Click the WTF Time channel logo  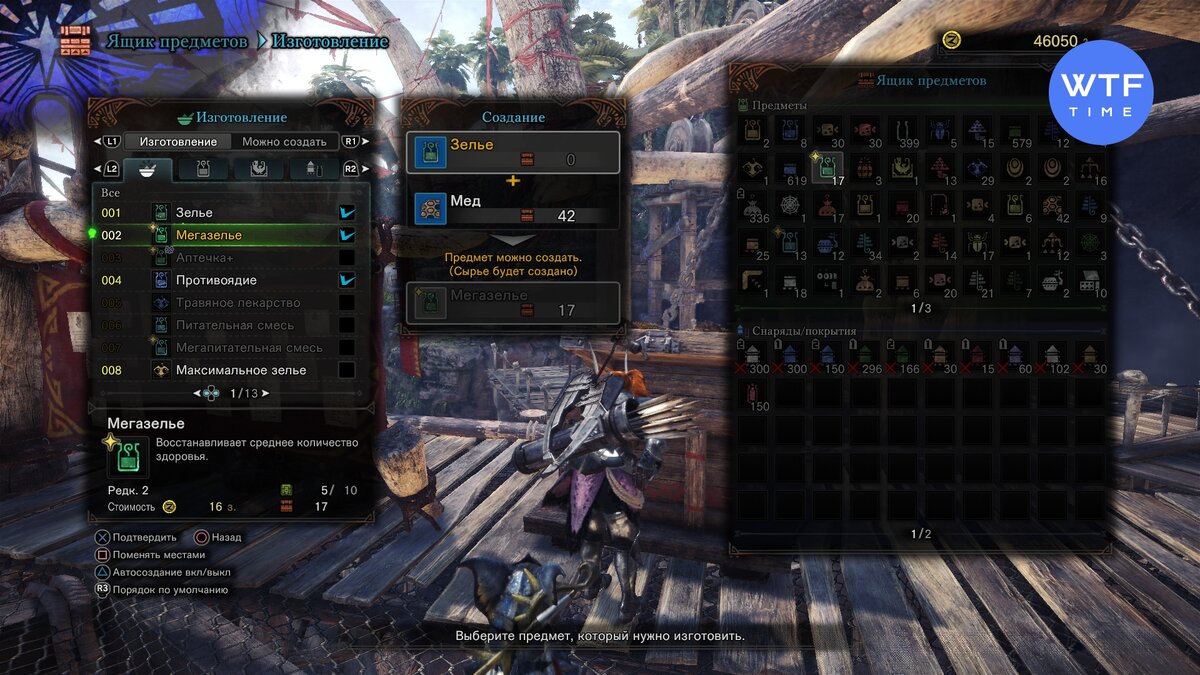point(1100,92)
